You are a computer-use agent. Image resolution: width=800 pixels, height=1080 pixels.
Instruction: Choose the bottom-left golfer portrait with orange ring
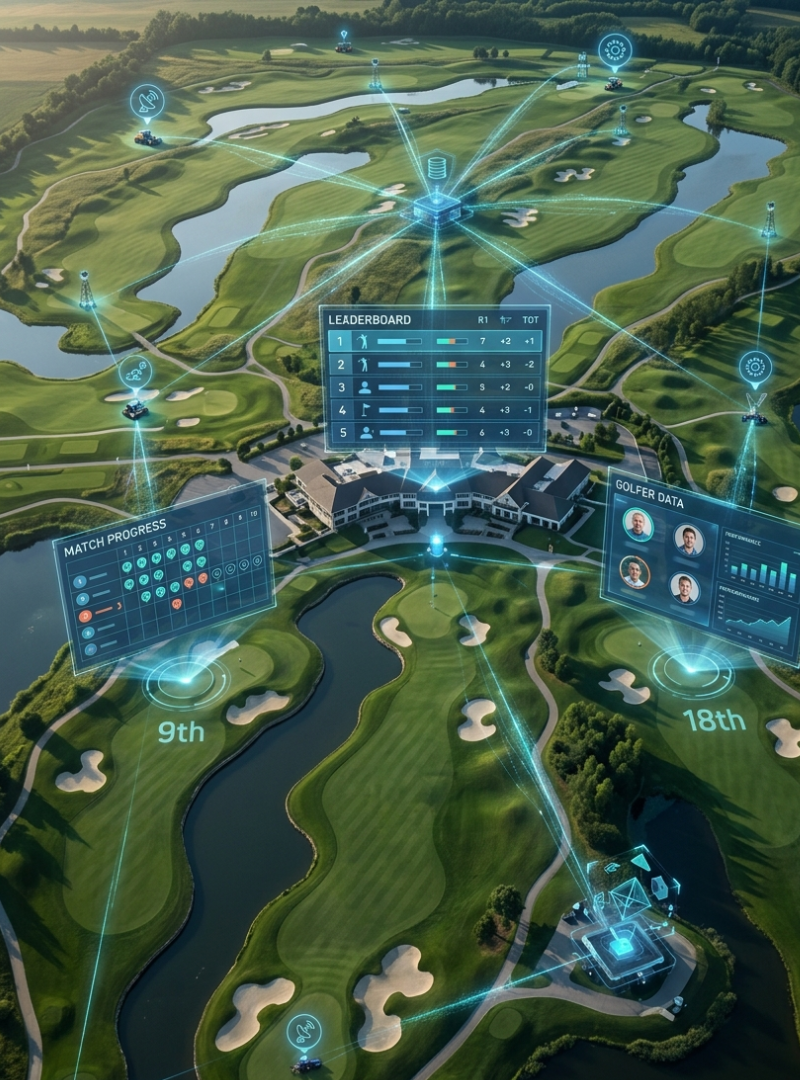coord(634,572)
